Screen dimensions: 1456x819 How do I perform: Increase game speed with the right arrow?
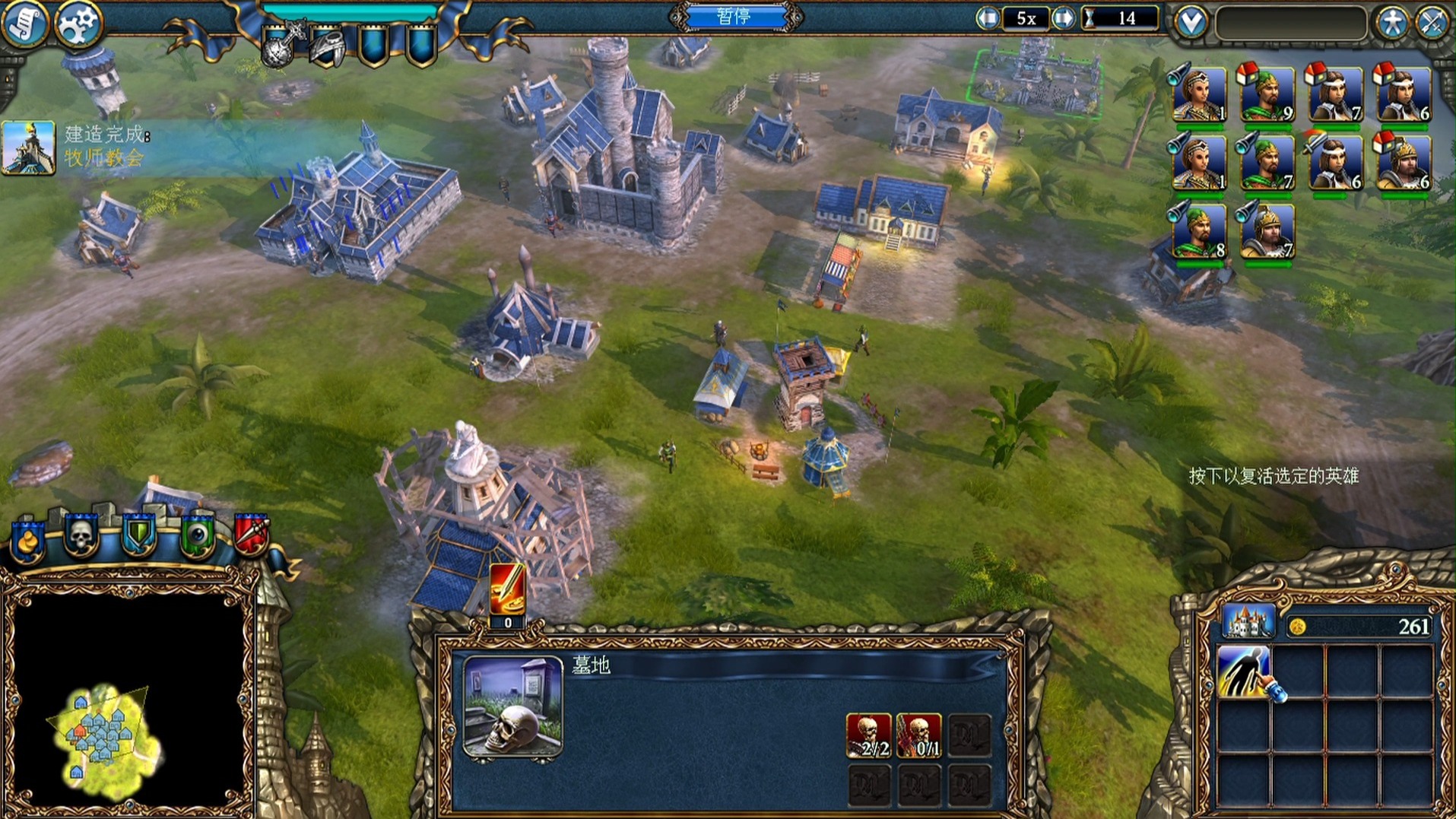pyautogui.click(x=1063, y=18)
